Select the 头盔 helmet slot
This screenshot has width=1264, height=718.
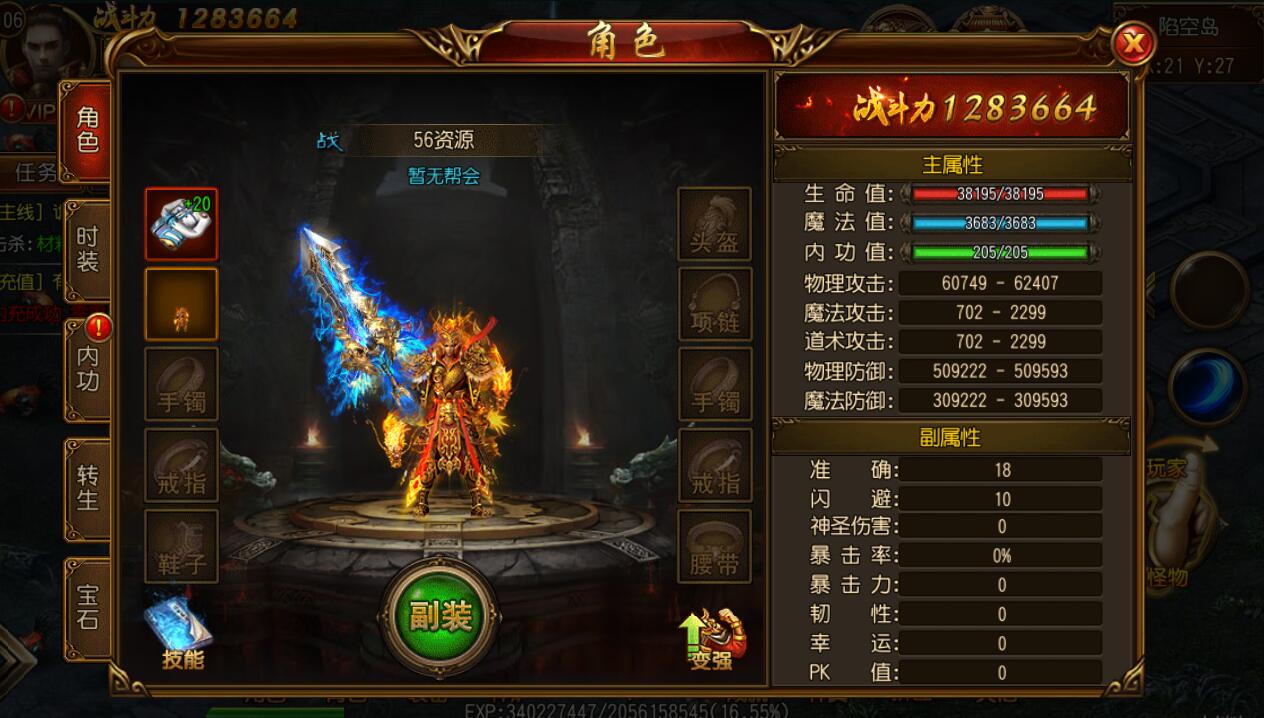click(714, 224)
